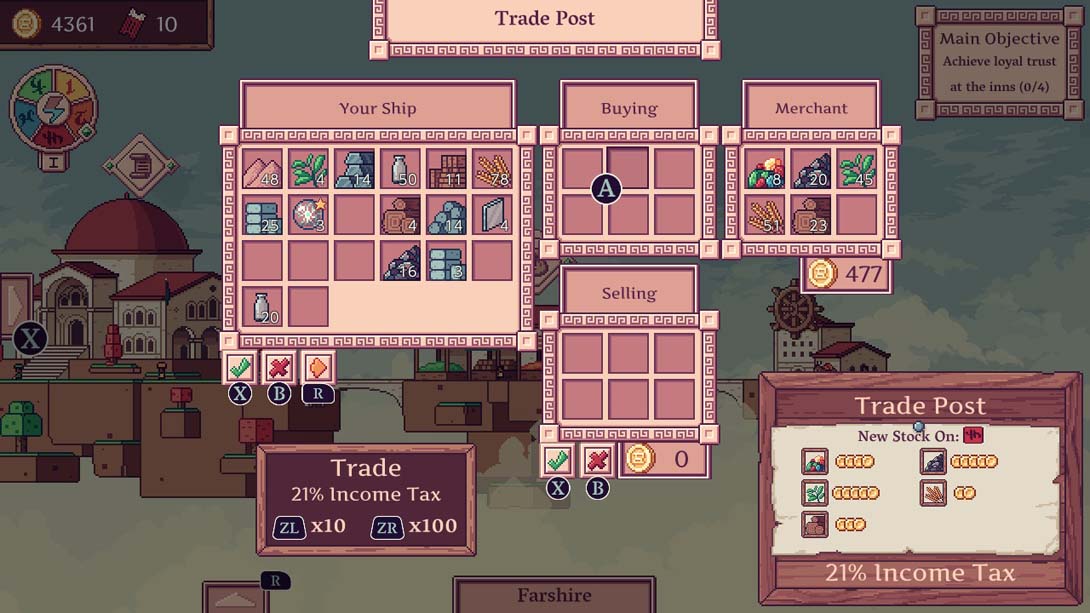The height and width of the screenshot is (613, 1090).
Task: Pick the merchant's green herbs stack of 45
Action: pos(857,169)
